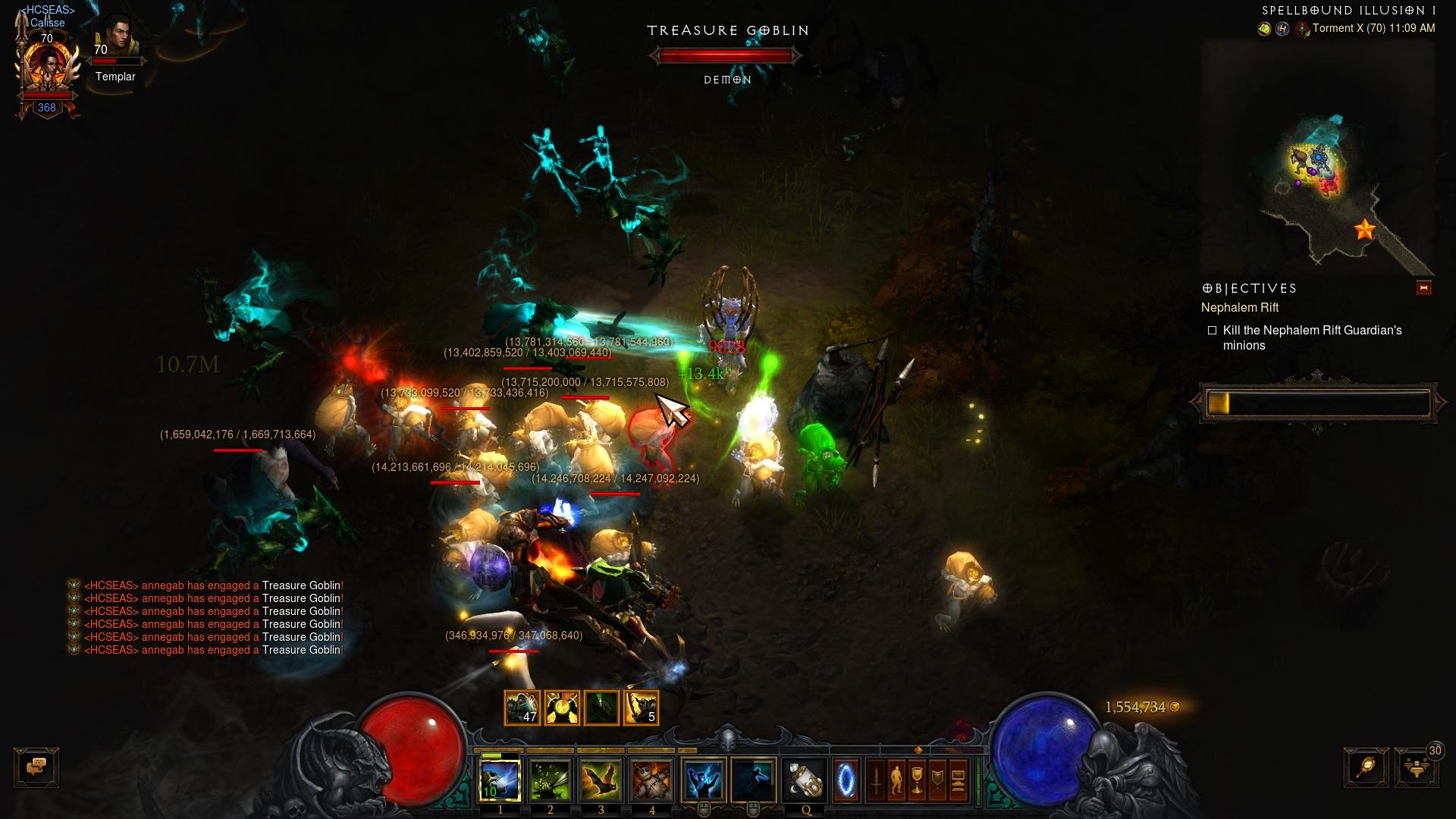The height and width of the screenshot is (819, 1456).
Task: Activate the skull beam skill in slot 1
Action: [500, 779]
